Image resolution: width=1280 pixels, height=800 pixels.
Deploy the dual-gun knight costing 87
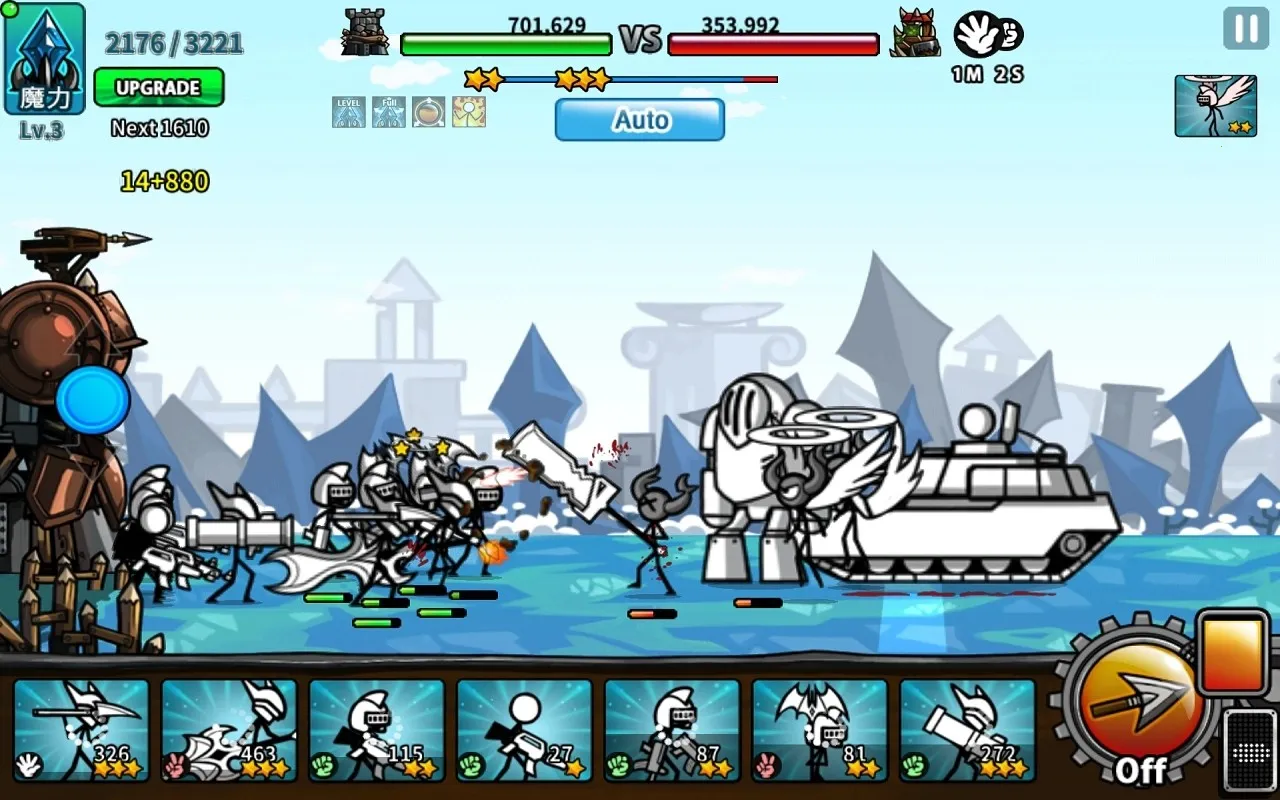coord(672,730)
